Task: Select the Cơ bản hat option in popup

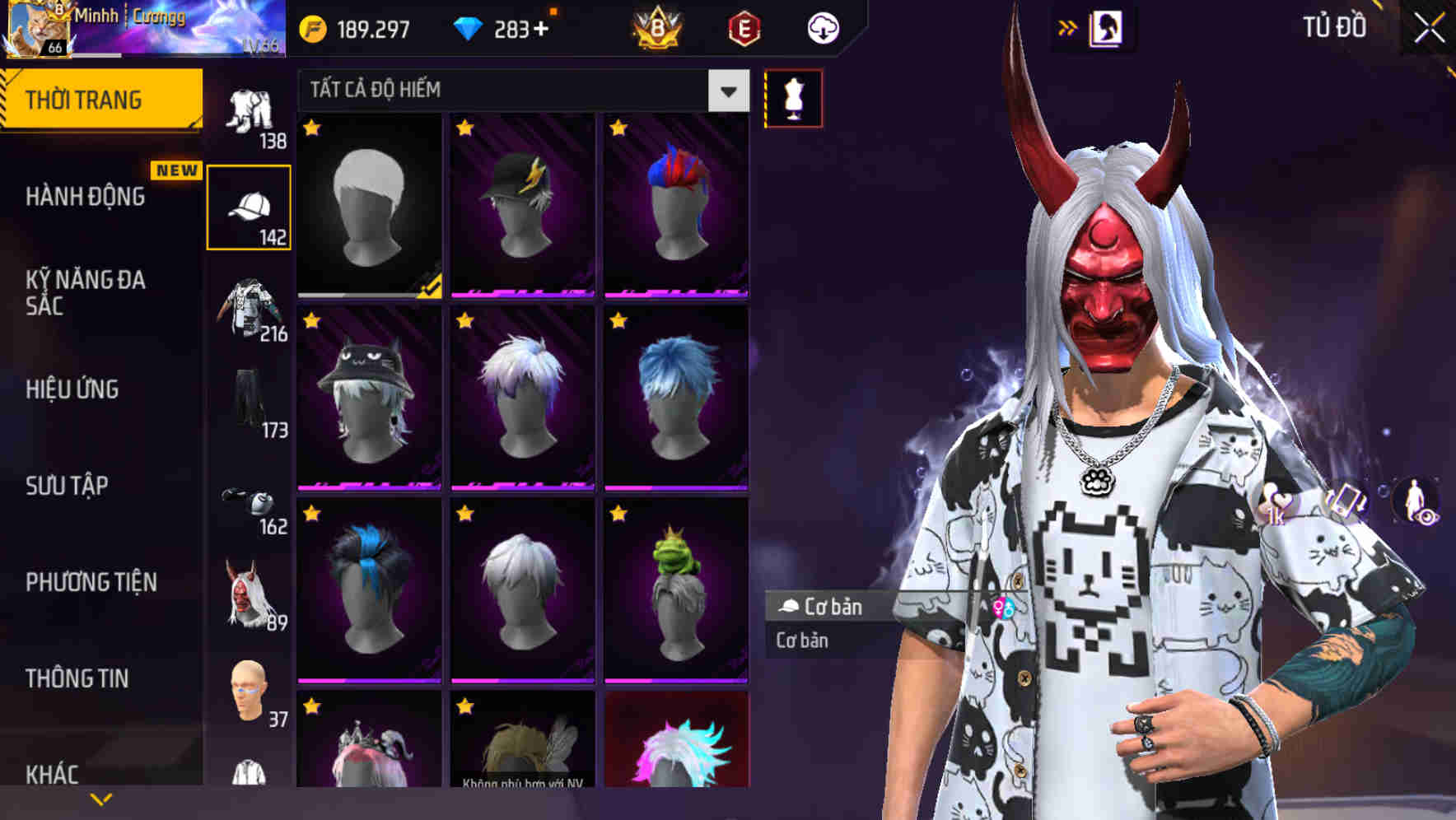Action: (824, 608)
